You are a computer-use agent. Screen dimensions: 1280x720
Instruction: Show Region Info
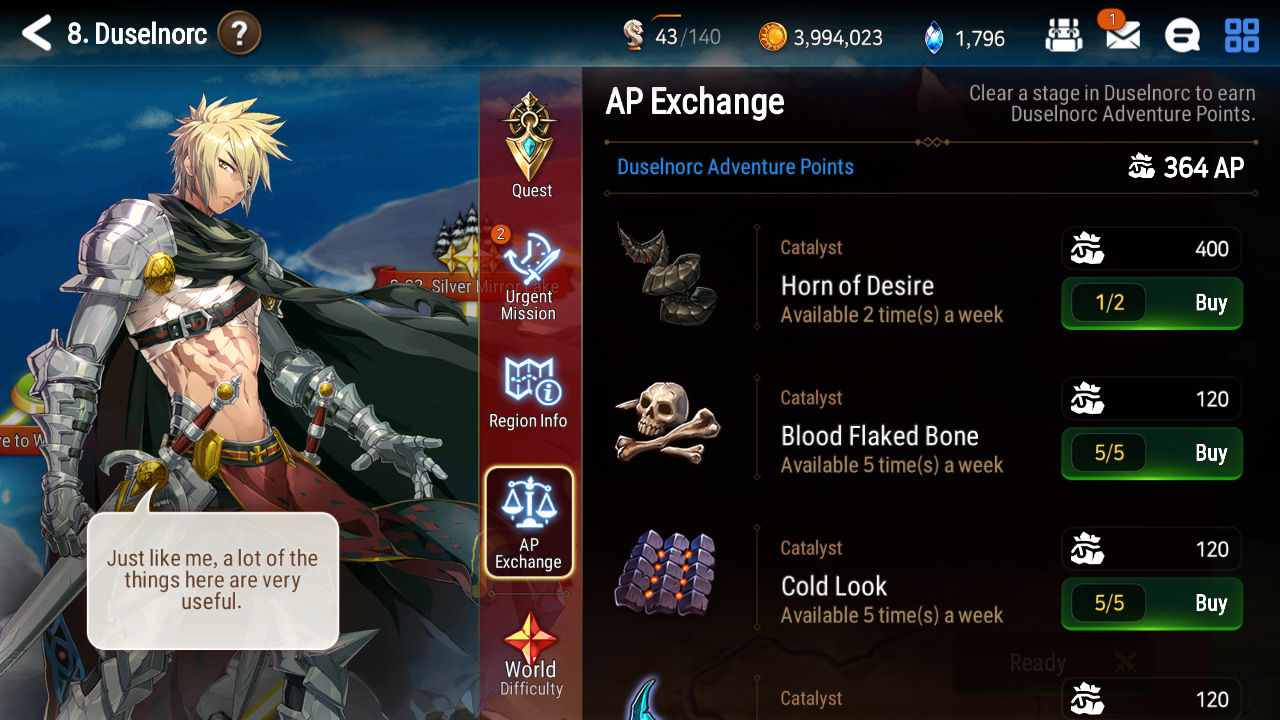(529, 392)
